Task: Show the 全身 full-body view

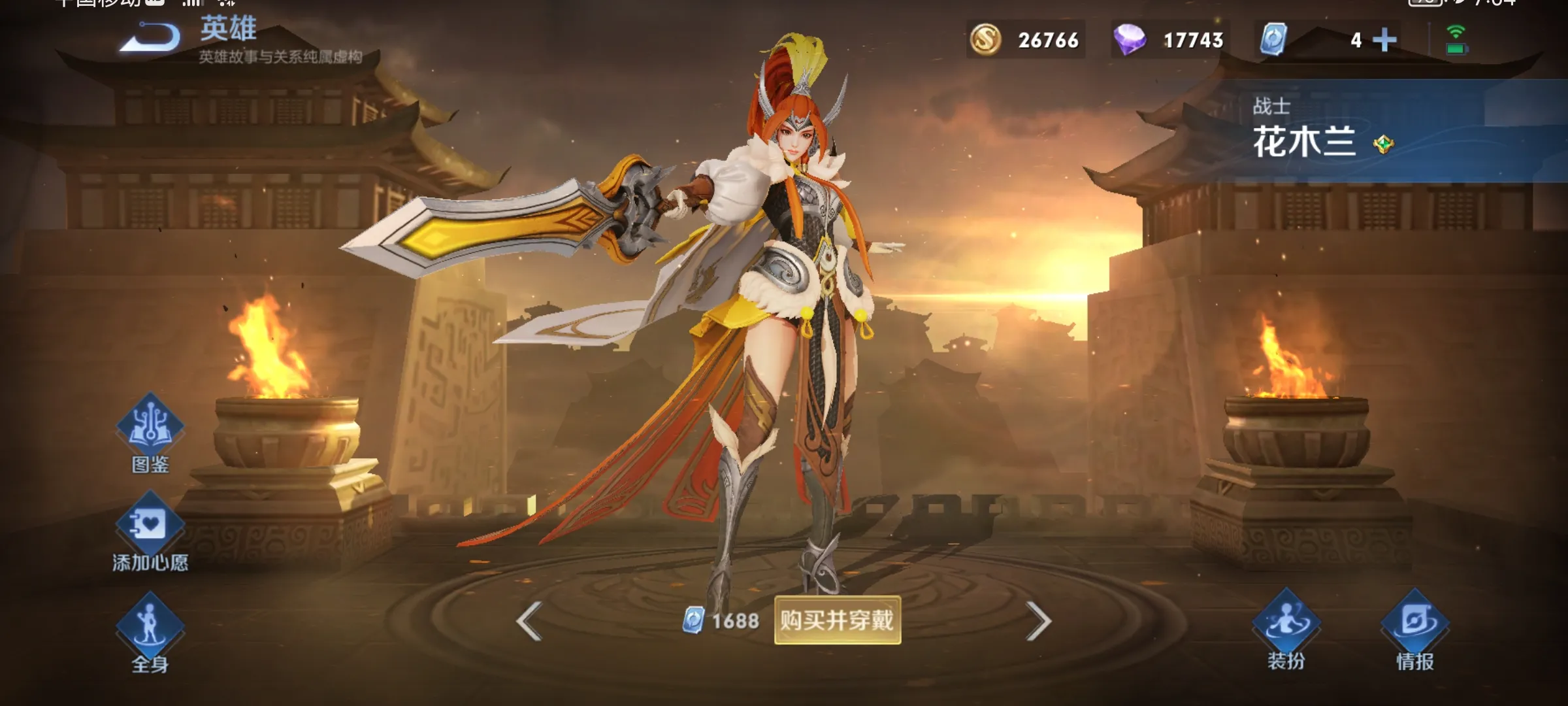Action: [x=150, y=626]
